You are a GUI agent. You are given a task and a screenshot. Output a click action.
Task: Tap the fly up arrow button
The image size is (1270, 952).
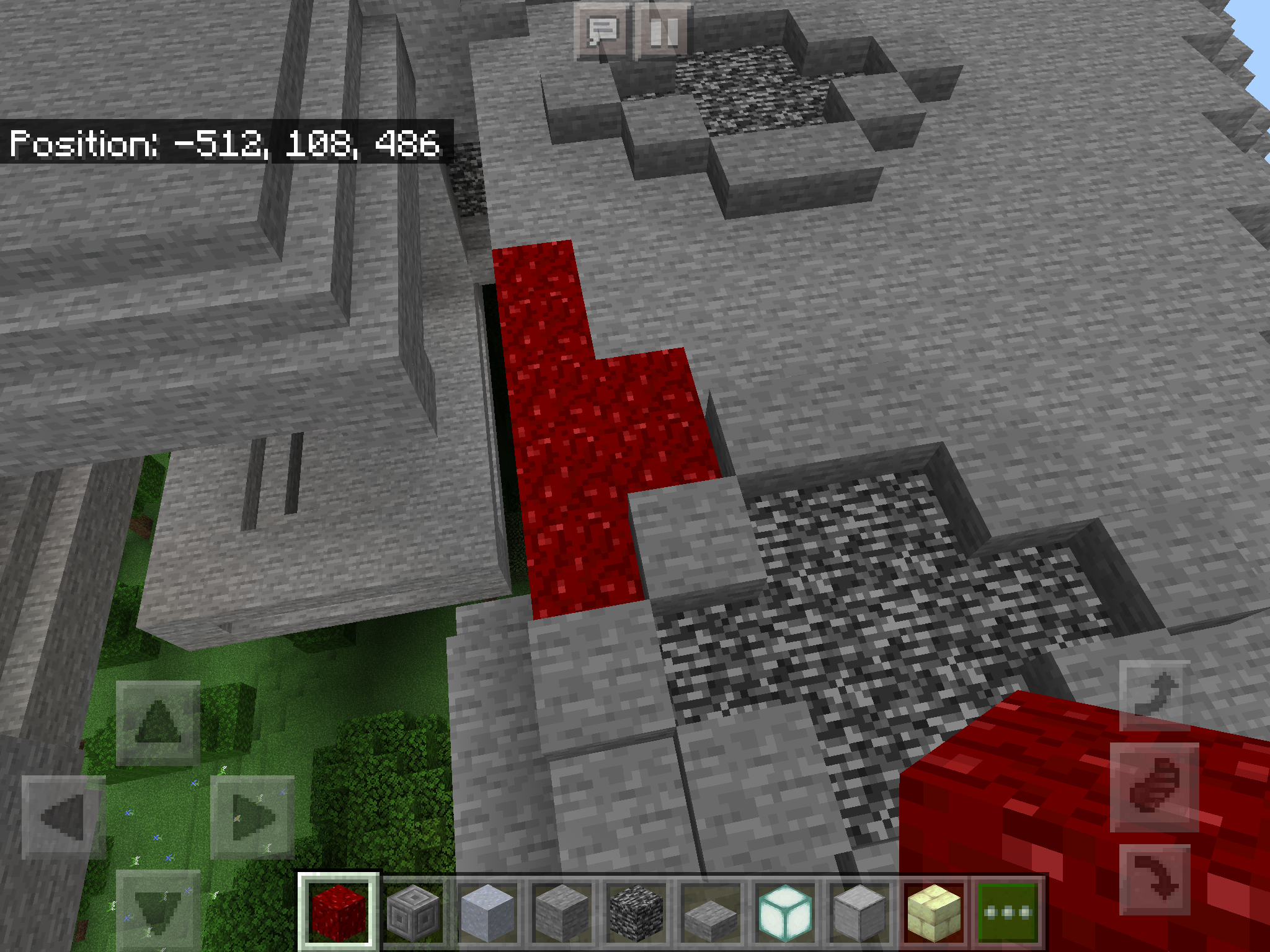point(1155,695)
